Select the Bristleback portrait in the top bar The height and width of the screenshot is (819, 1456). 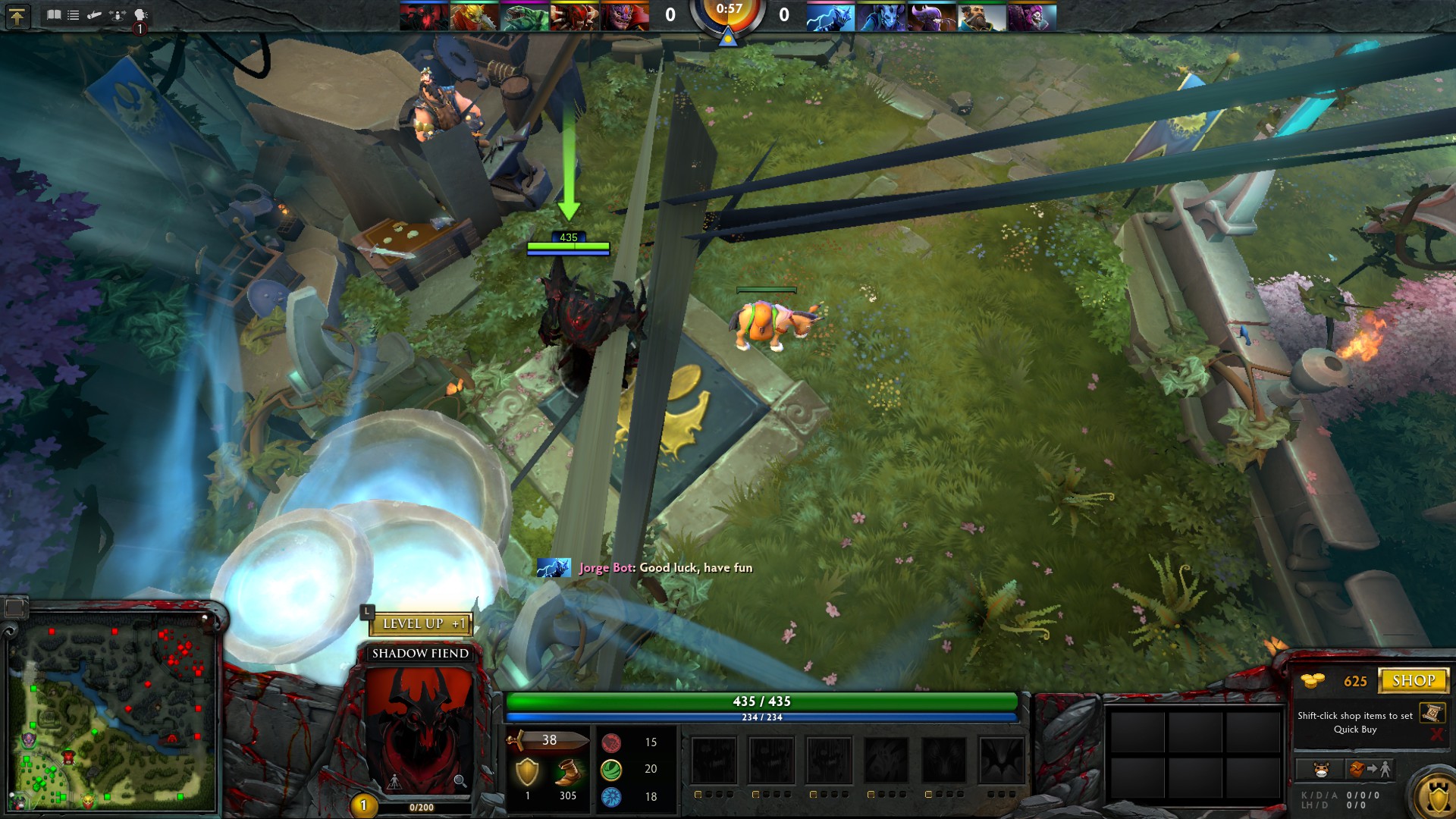coord(475,17)
